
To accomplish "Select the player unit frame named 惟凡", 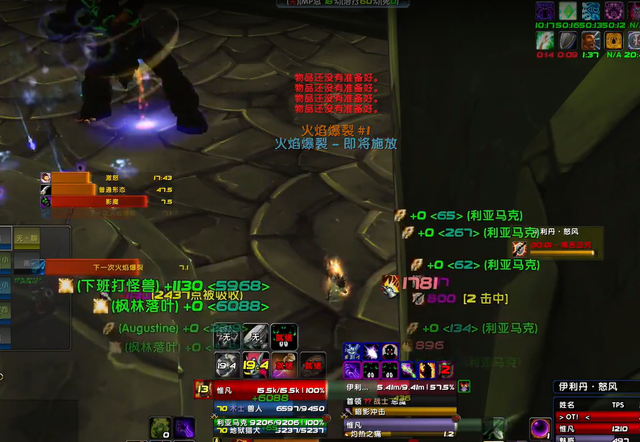I will click(x=260, y=391).
